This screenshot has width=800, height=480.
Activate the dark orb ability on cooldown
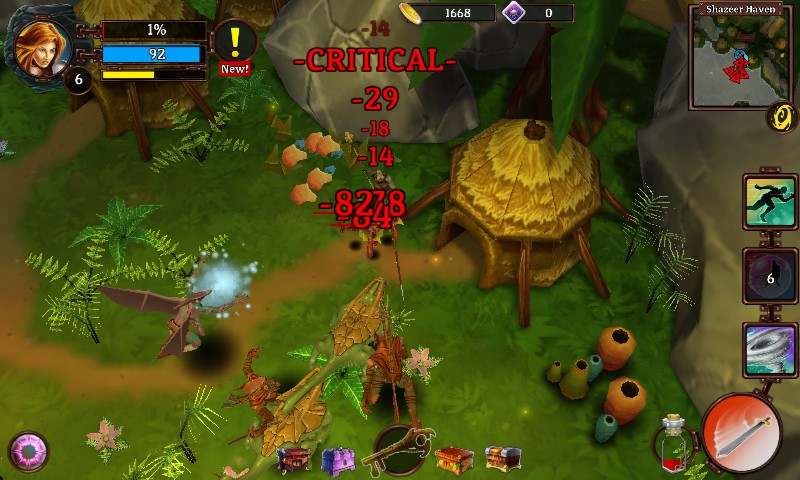[x=769, y=276]
